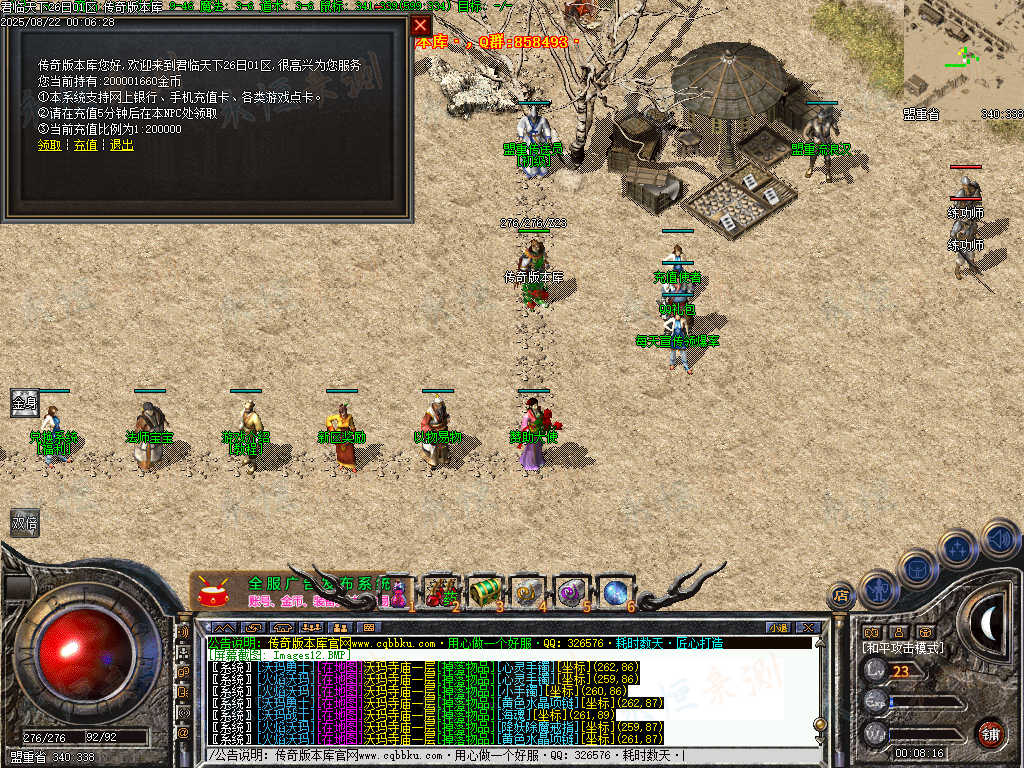Click the 退出 (exit) dialogue link
The image size is (1024, 768).
pos(122,145)
